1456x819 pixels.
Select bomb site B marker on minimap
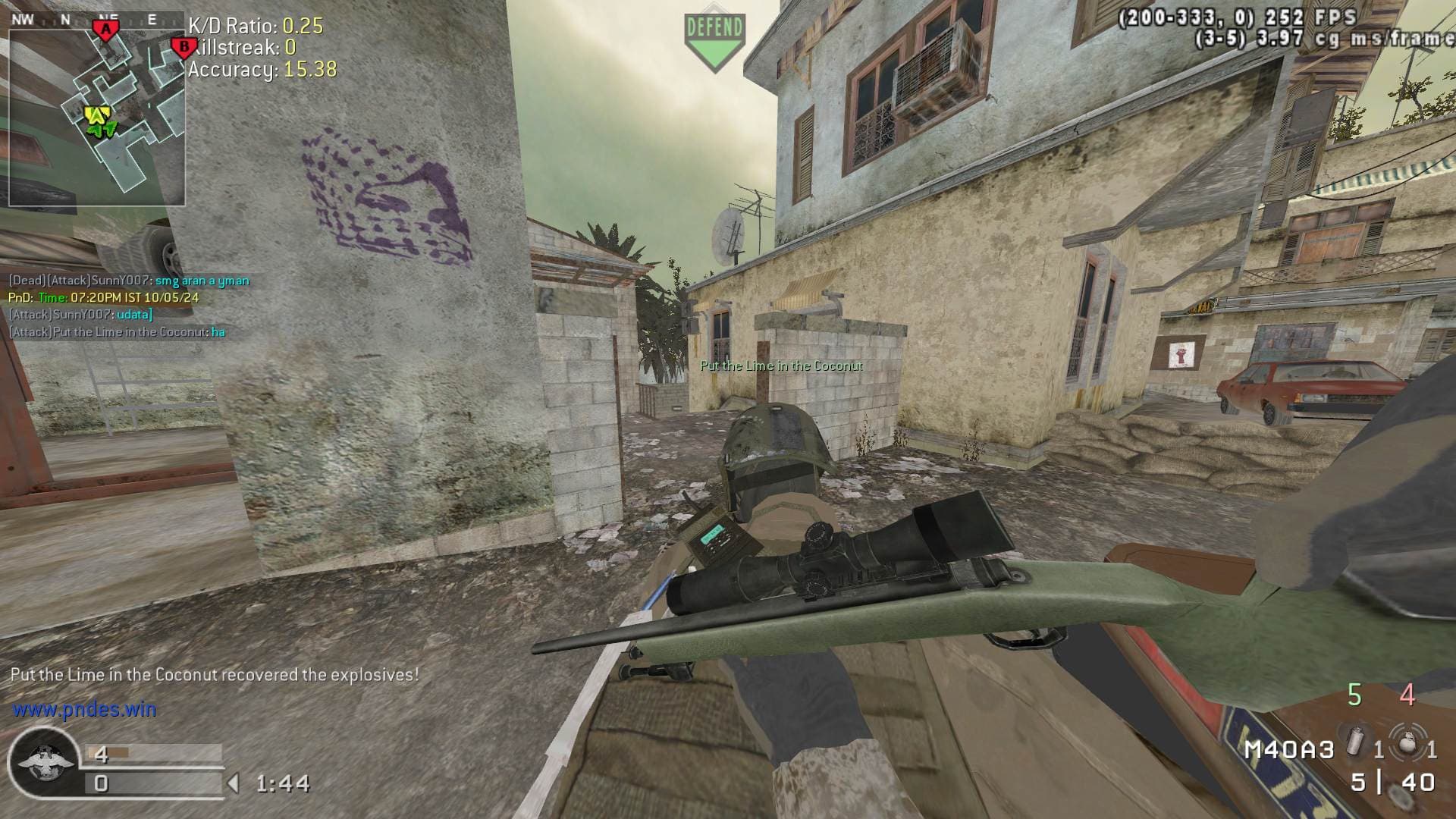(183, 48)
